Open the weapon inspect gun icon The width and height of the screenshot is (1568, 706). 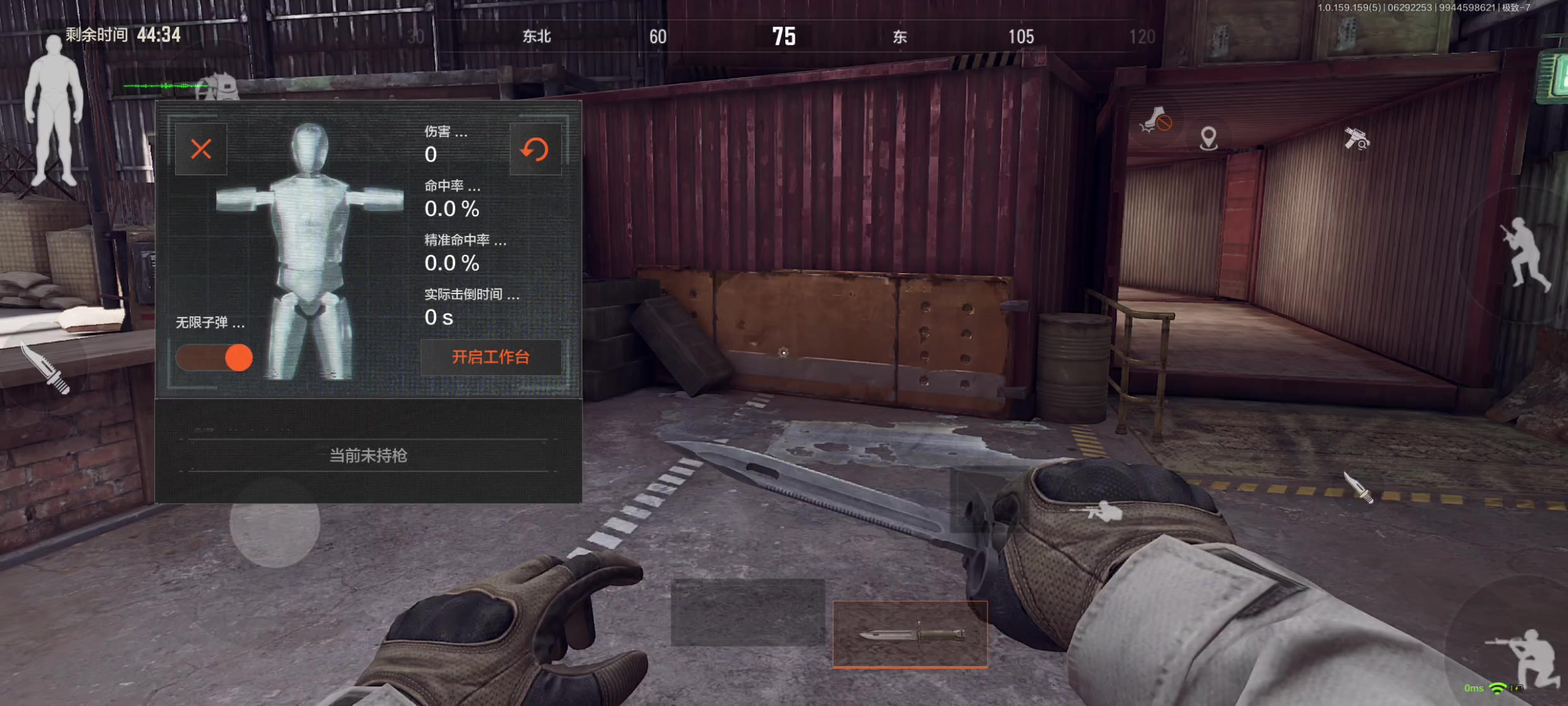(1356, 139)
